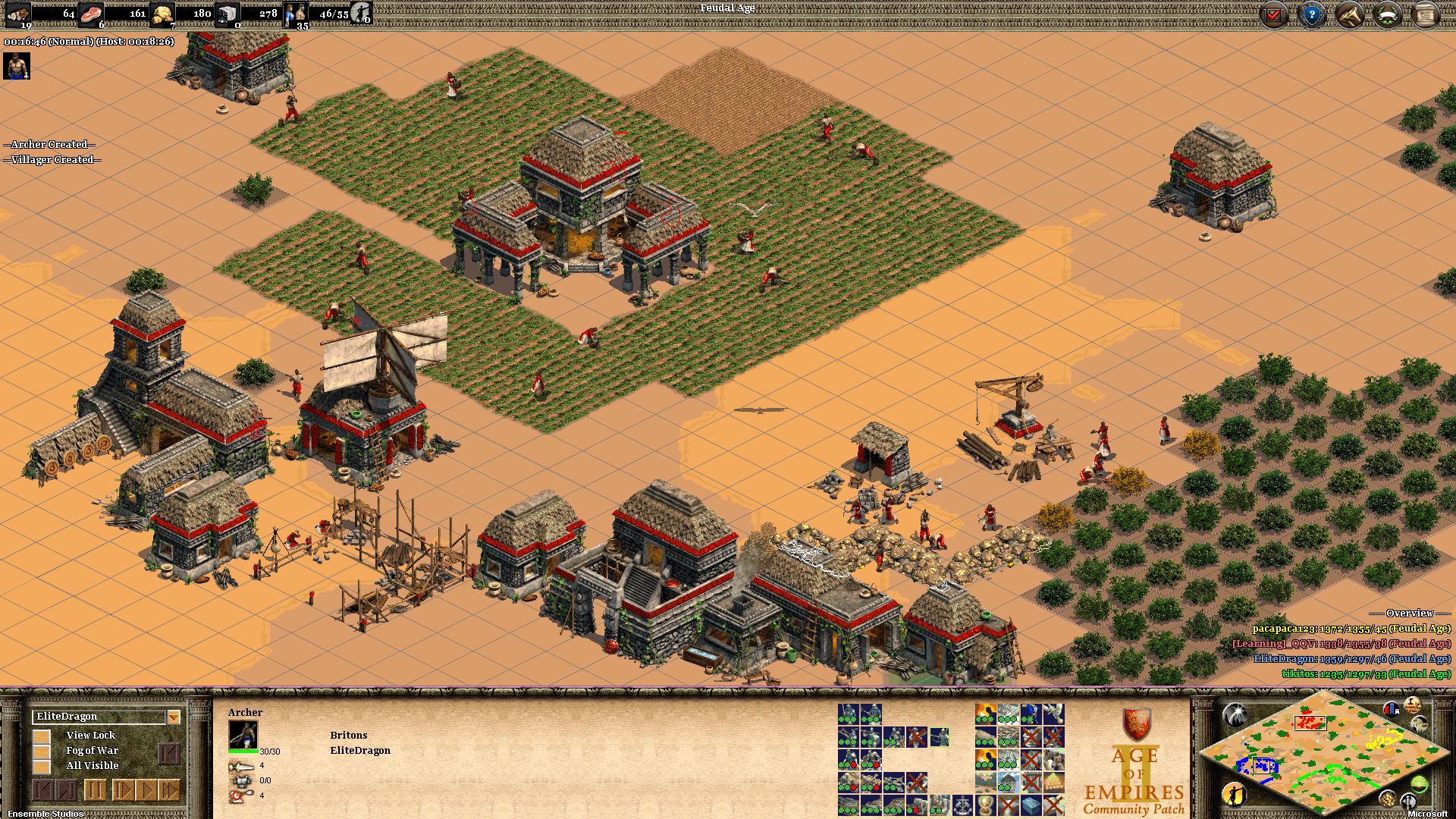This screenshot has width=1456, height=819.
Task: Select the idle villager button near minimap
Action: click(1235, 794)
